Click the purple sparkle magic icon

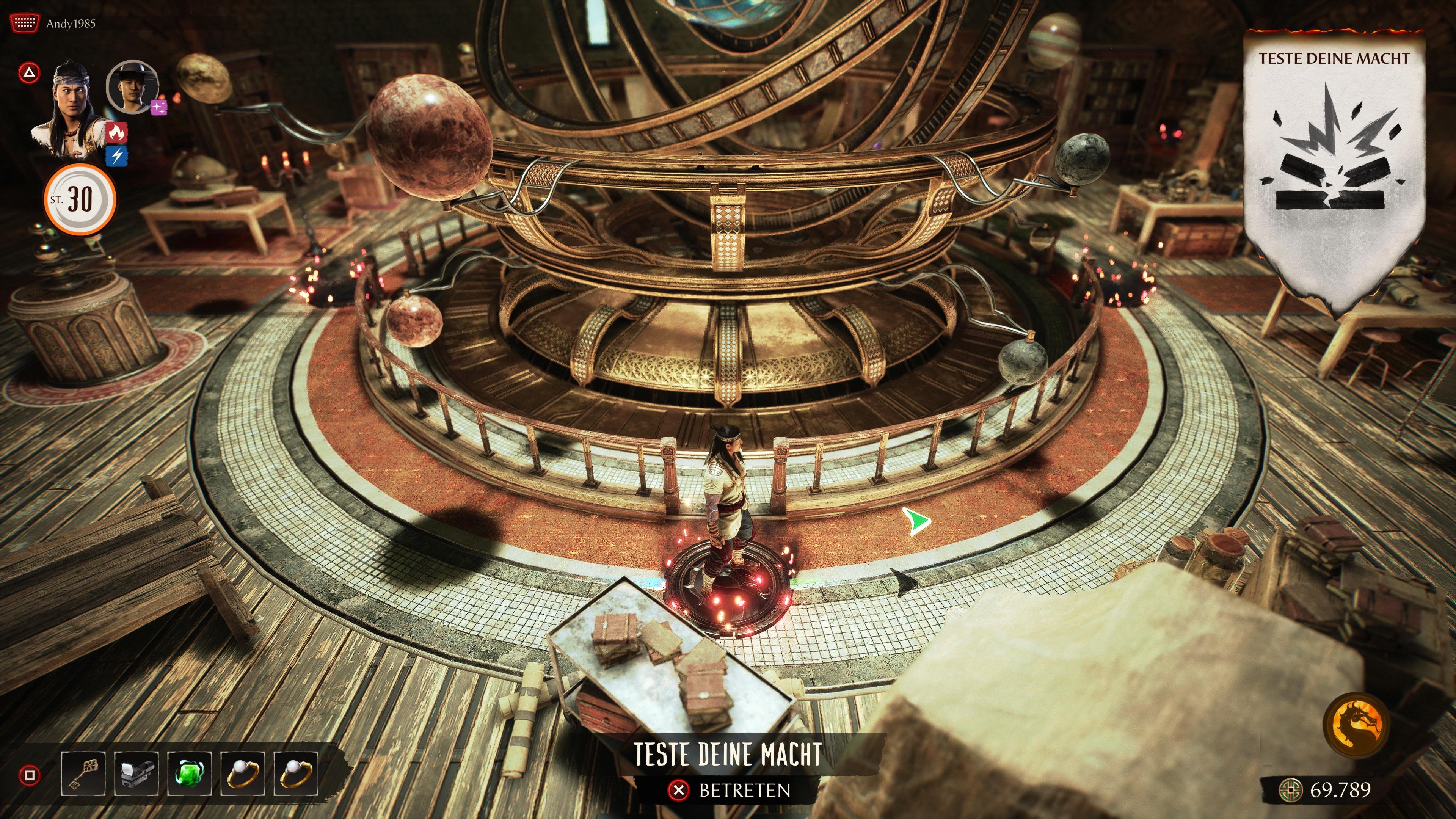click(159, 107)
